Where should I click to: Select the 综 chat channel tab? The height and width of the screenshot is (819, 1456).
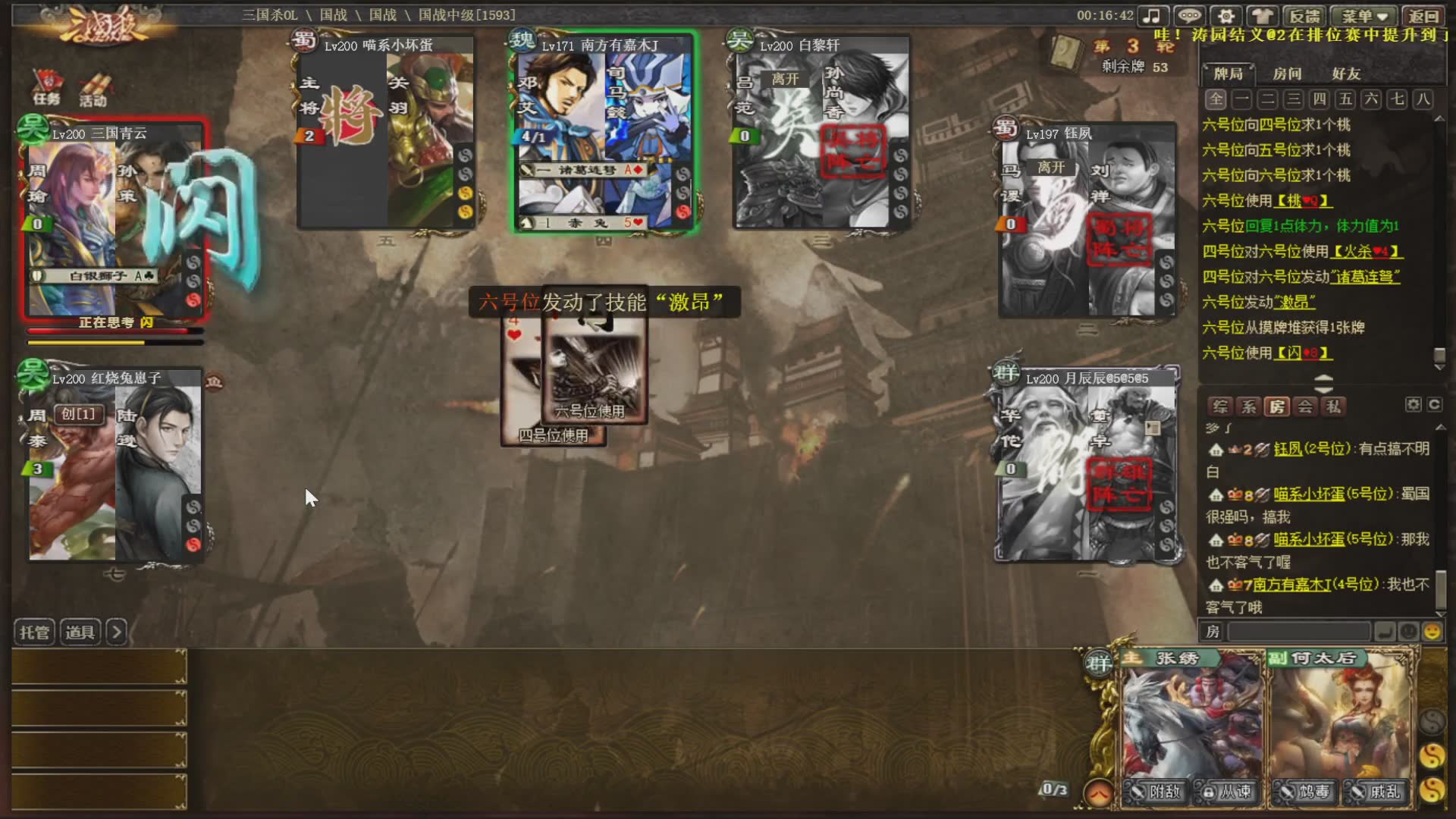1220,406
